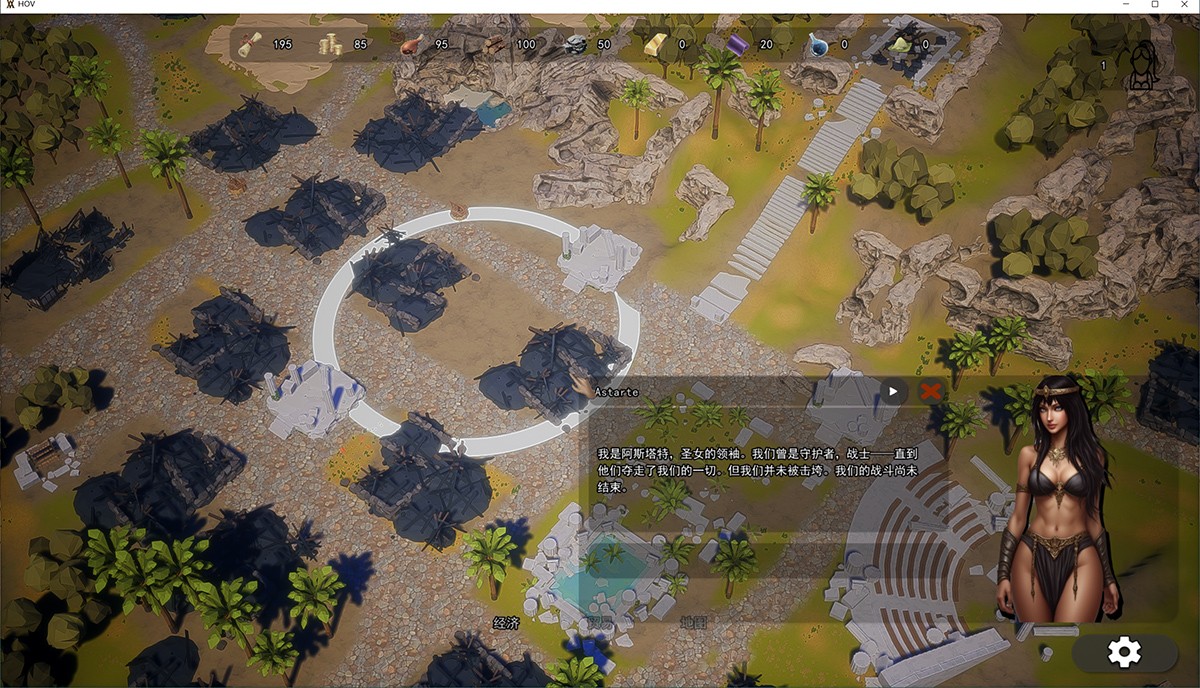Open settings with the gear button

click(x=1124, y=653)
